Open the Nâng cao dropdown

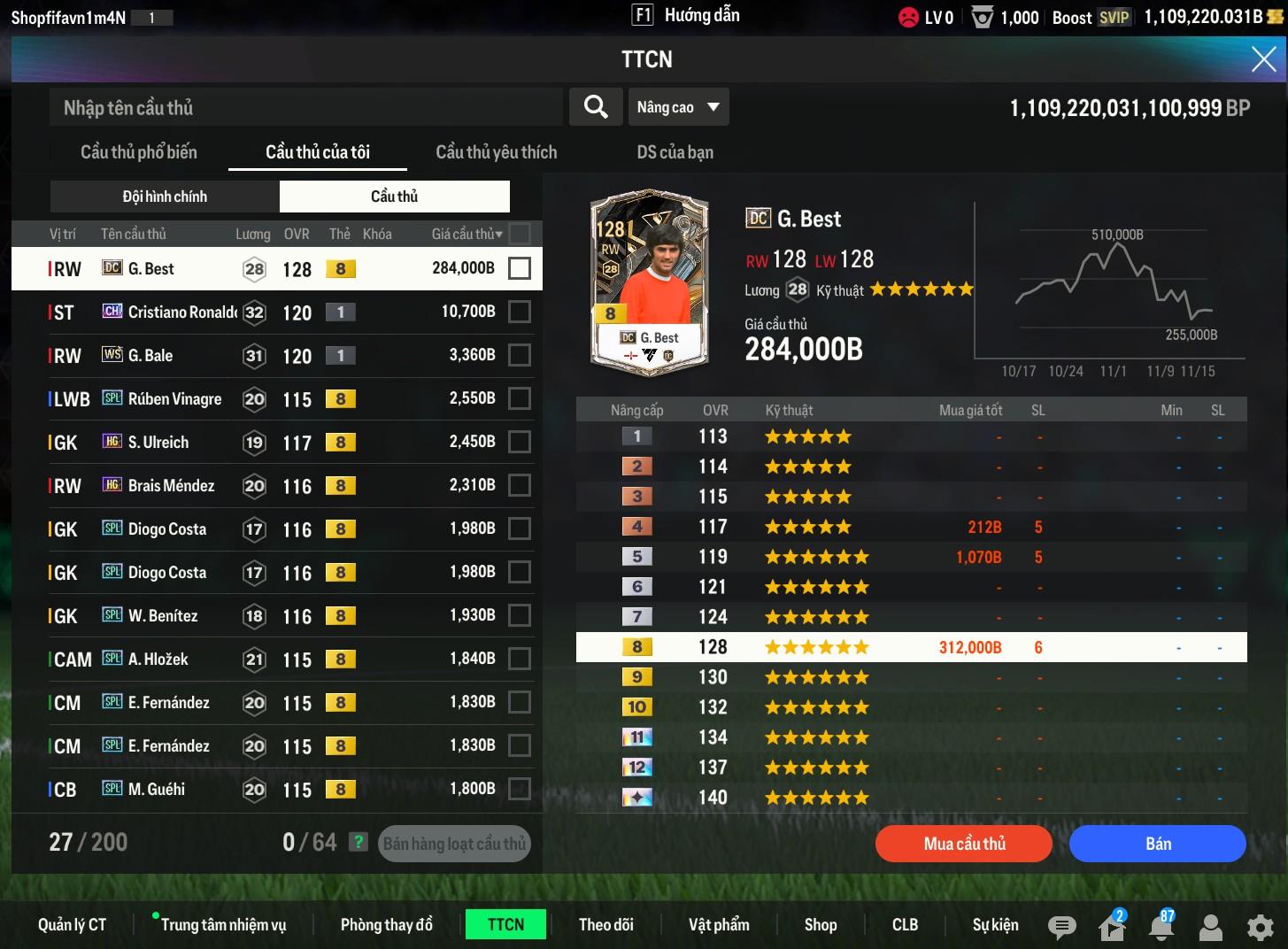(x=677, y=108)
